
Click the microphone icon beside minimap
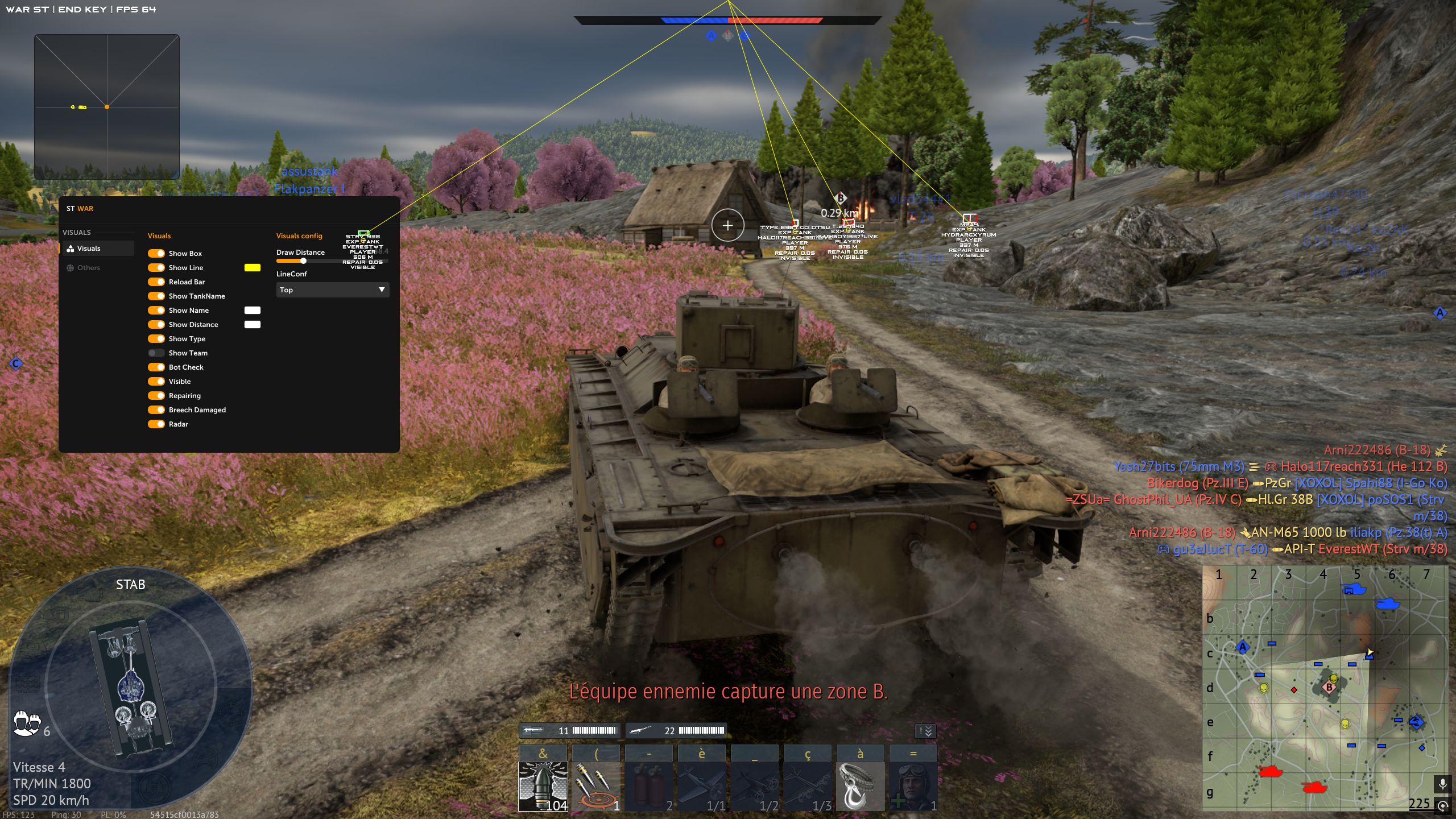tap(1442, 785)
